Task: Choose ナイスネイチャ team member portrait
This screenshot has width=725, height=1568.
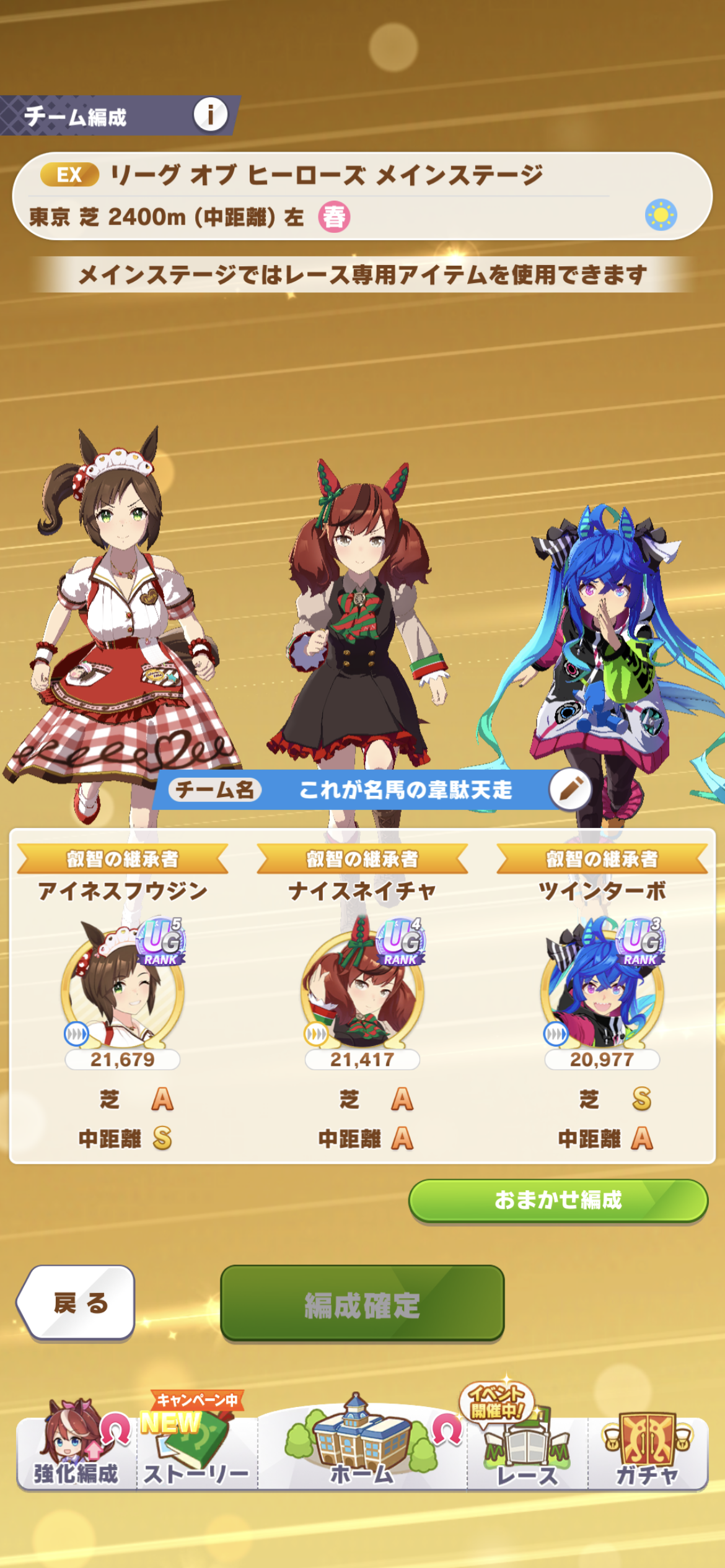Action: tap(362, 985)
